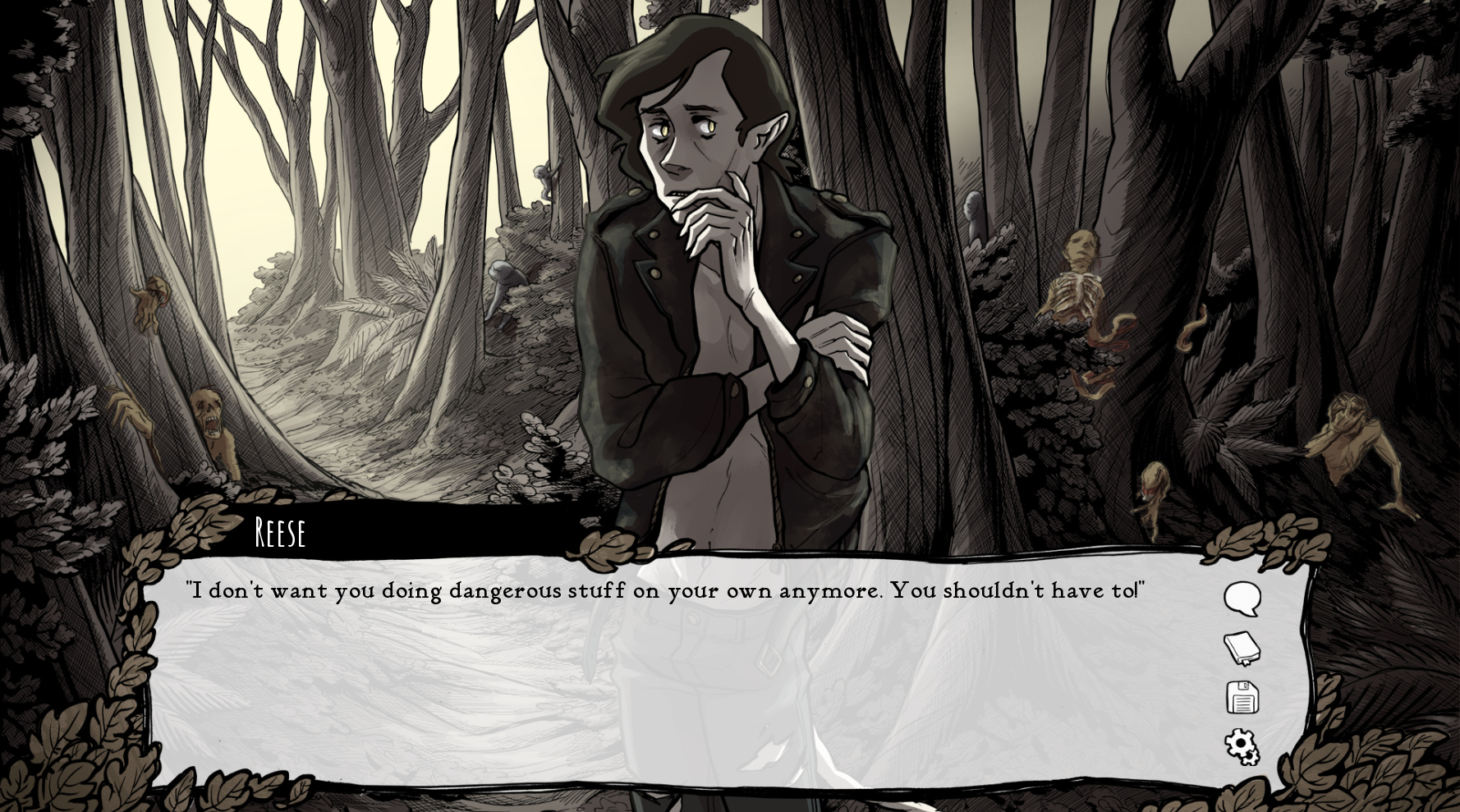
Task: Click the floppy disk save icon
Action: [x=1242, y=698]
